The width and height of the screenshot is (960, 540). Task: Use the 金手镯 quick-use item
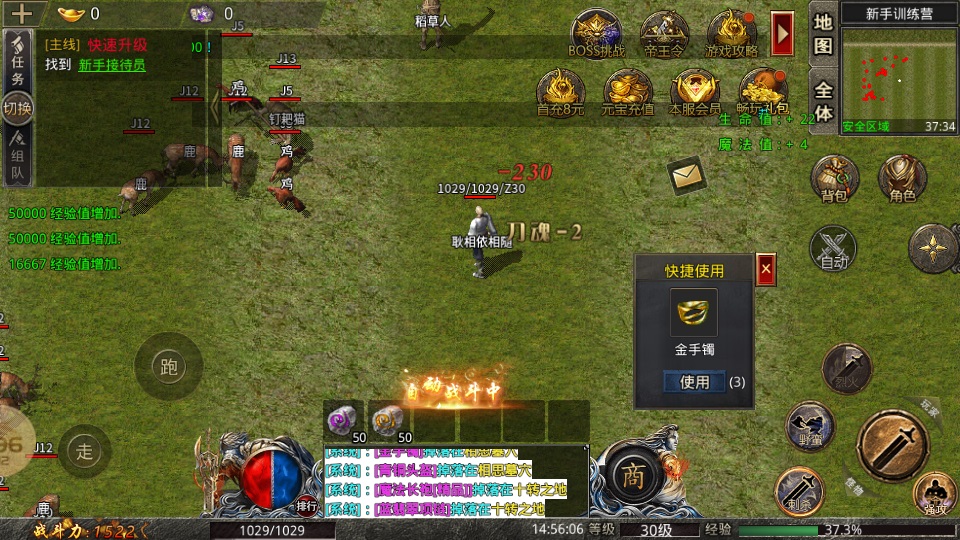tap(695, 382)
